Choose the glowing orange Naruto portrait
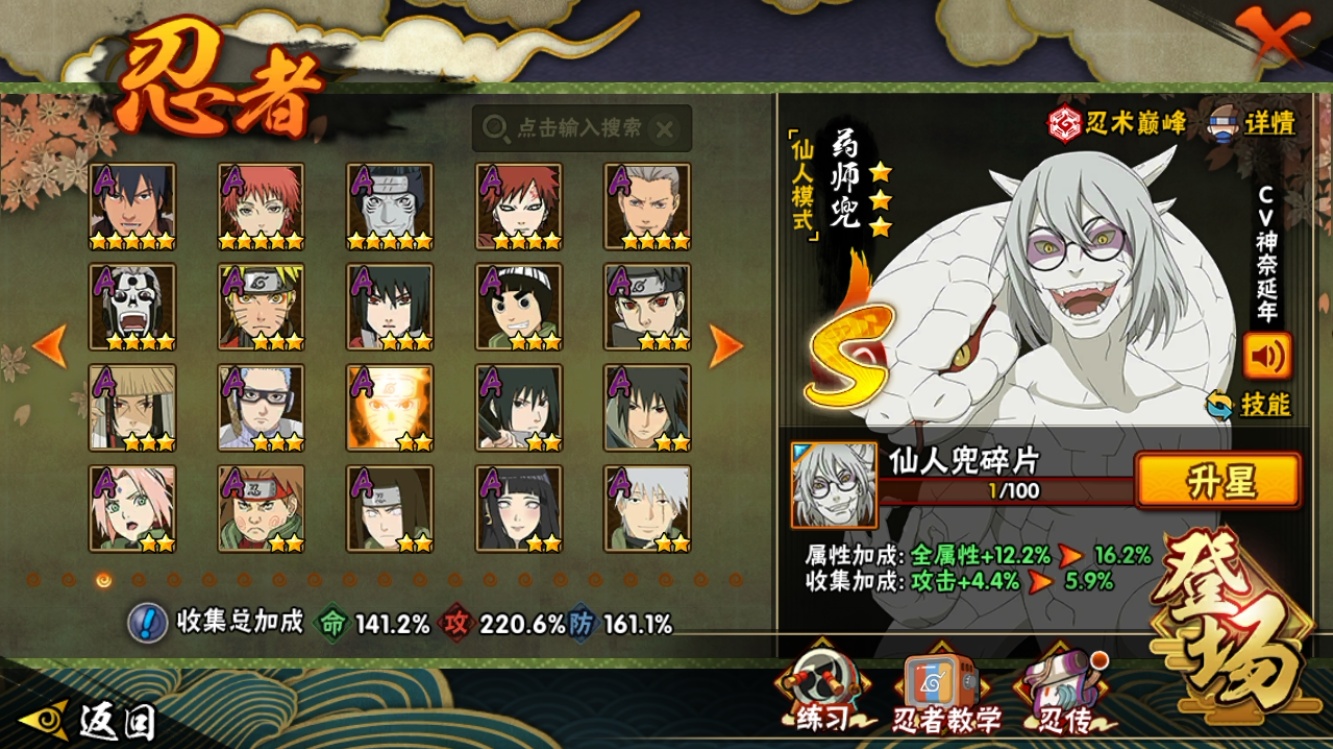Image resolution: width=1333 pixels, height=749 pixels. pos(390,407)
